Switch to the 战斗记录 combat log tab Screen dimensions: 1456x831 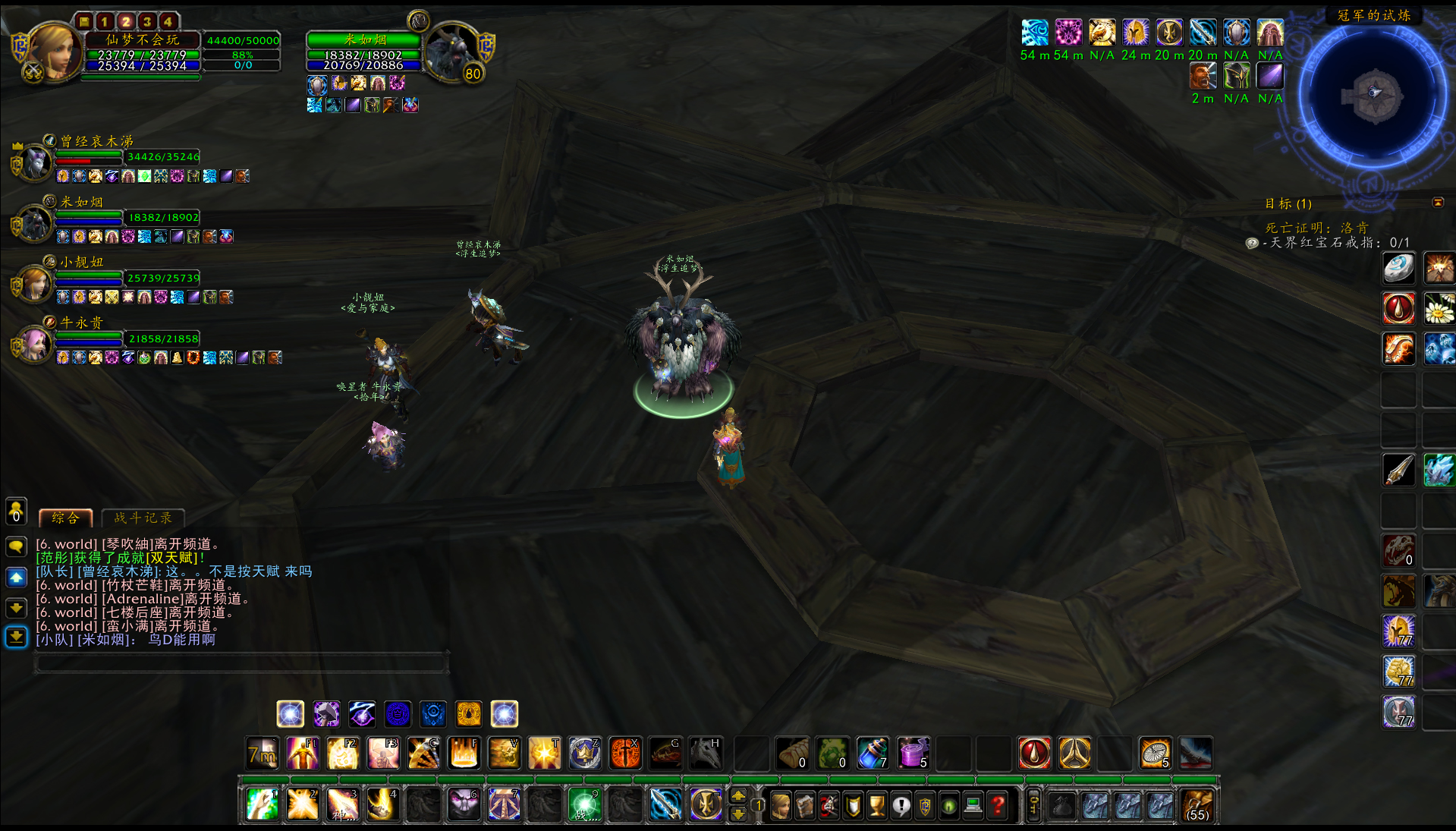click(x=143, y=518)
